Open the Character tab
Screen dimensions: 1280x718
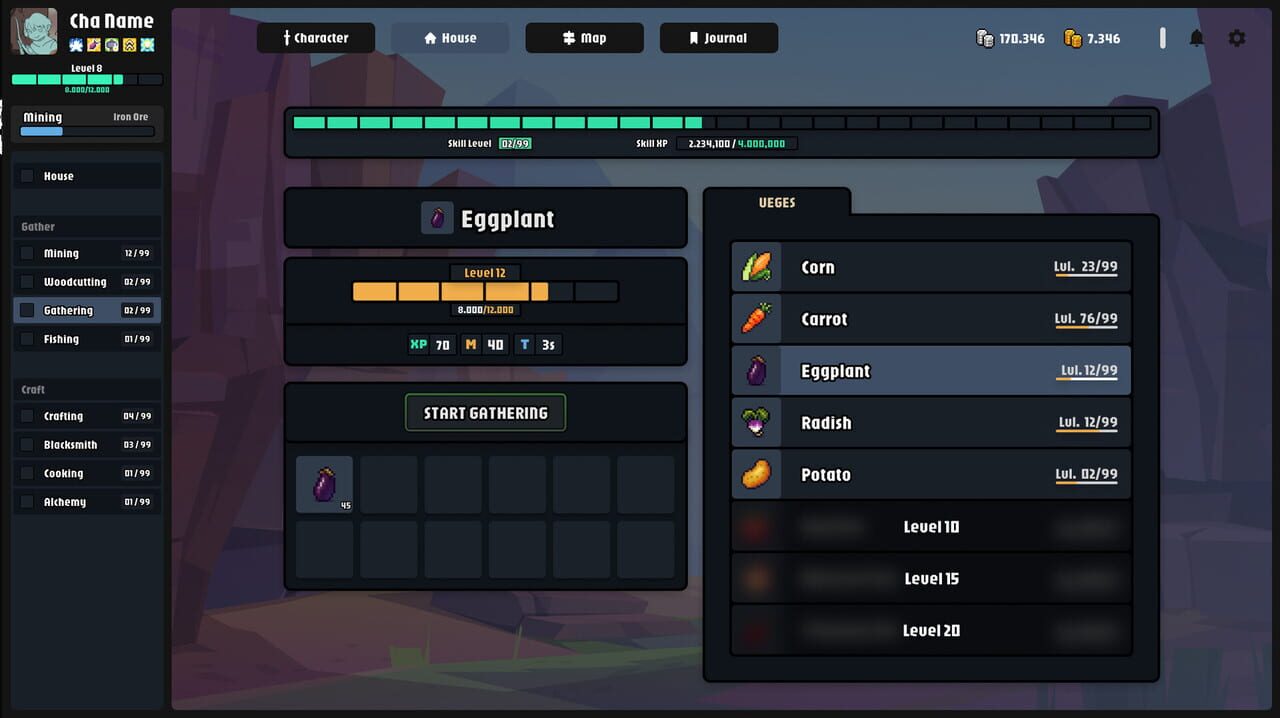315,38
